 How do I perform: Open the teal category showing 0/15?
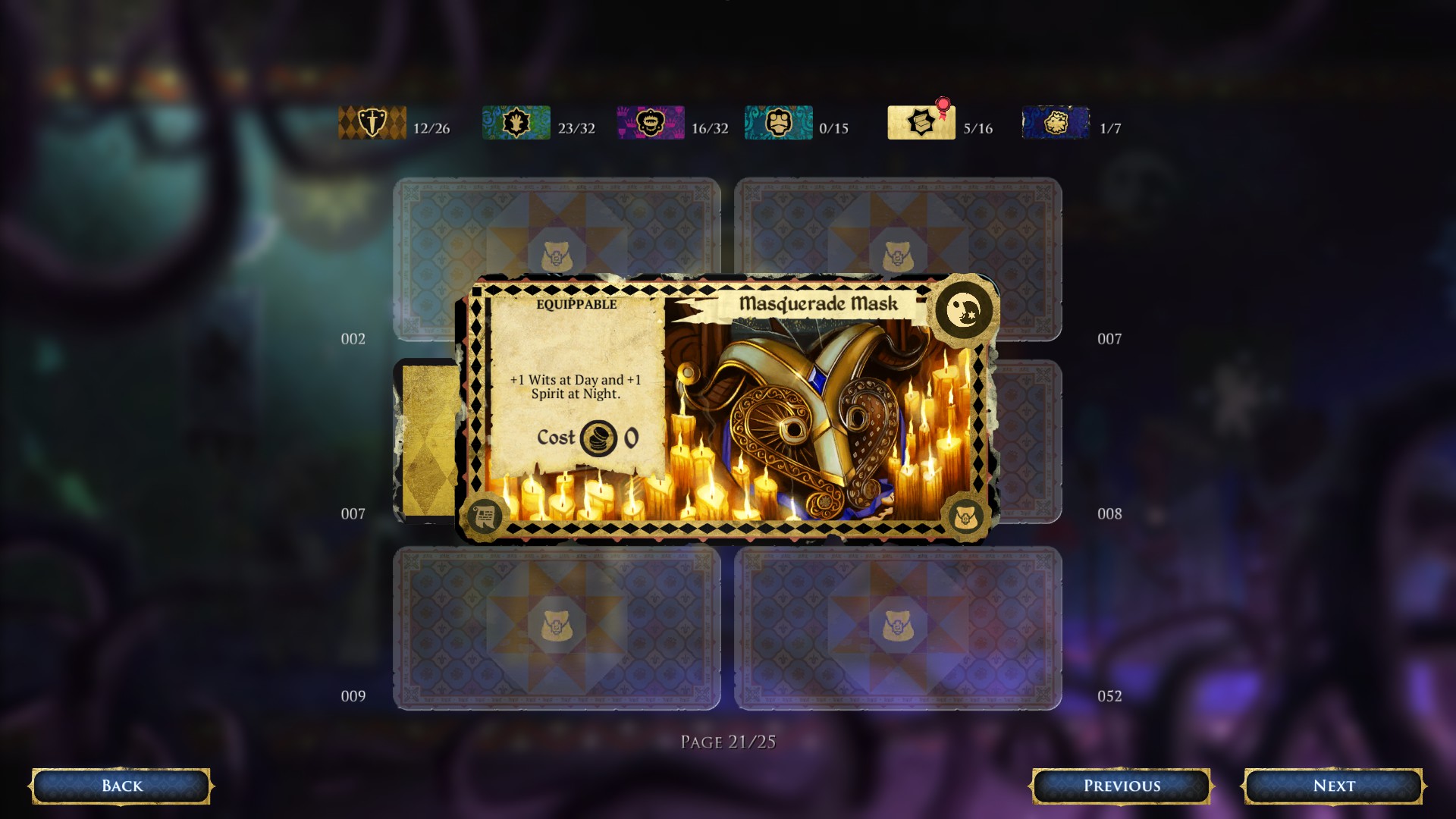coord(779,123)
